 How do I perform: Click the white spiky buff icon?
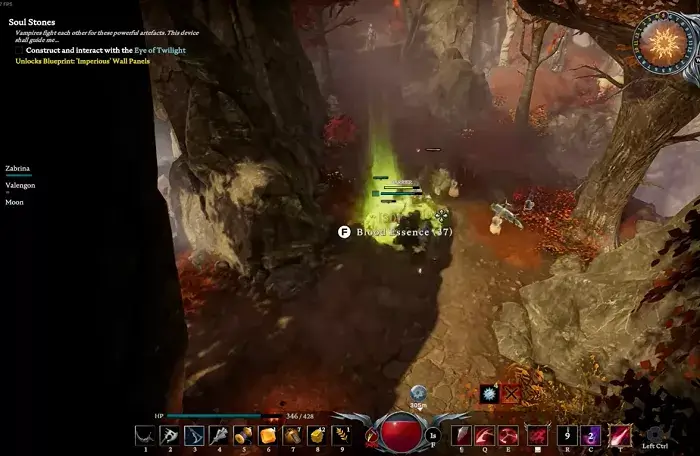click(489, 394)
